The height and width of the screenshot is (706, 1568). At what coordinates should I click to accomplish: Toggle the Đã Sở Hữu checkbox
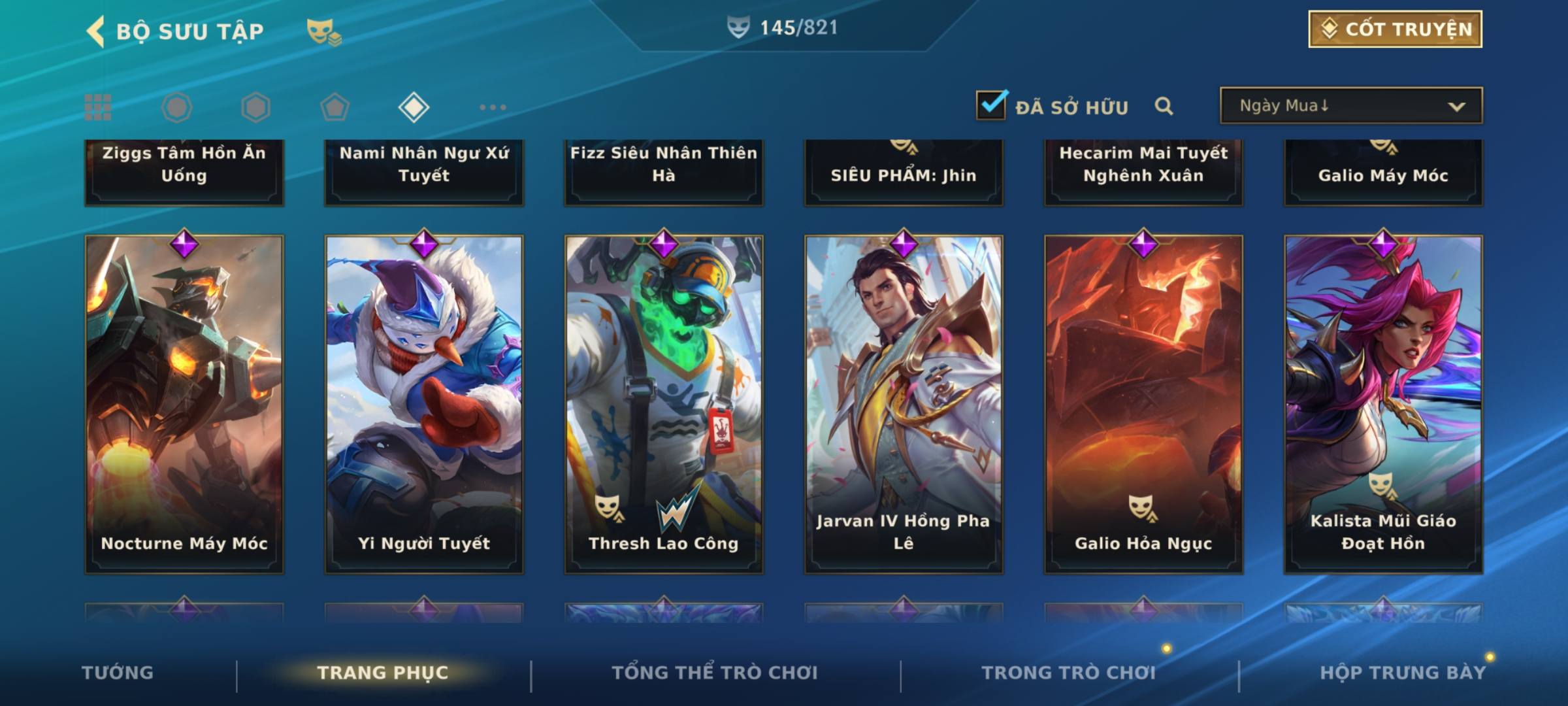click(x=991, y=105)
